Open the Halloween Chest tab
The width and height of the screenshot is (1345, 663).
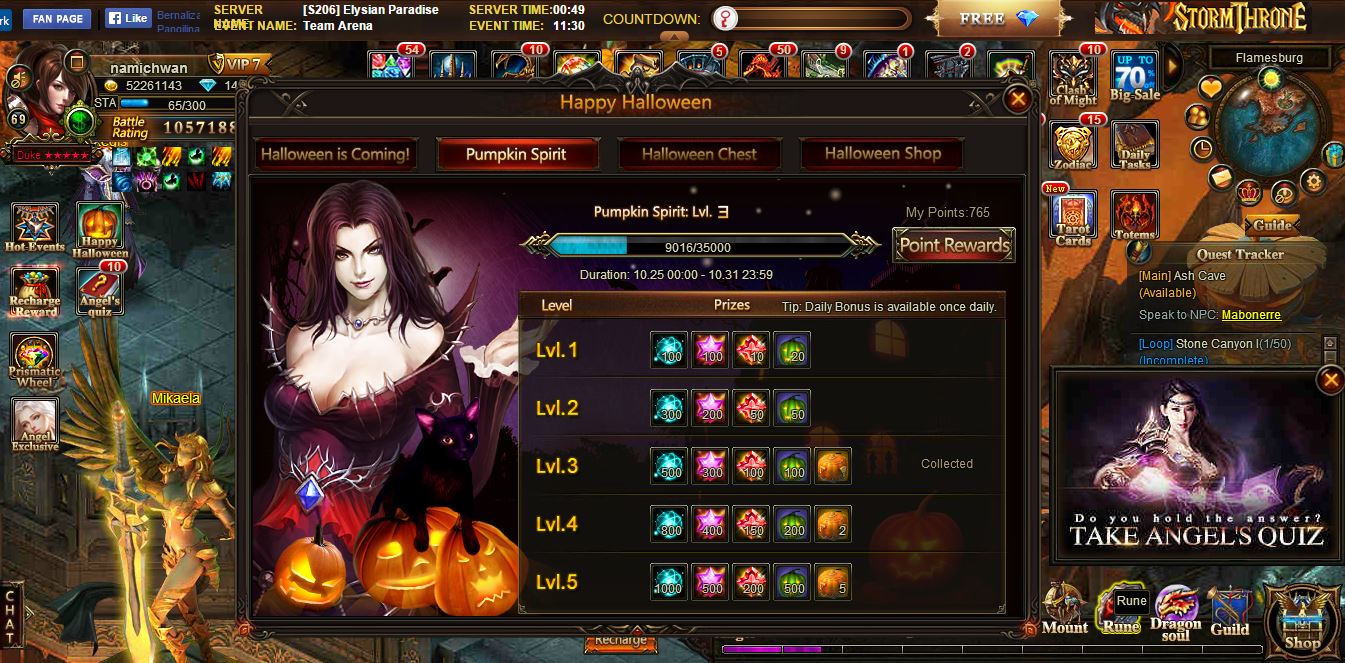coord(699,154)
